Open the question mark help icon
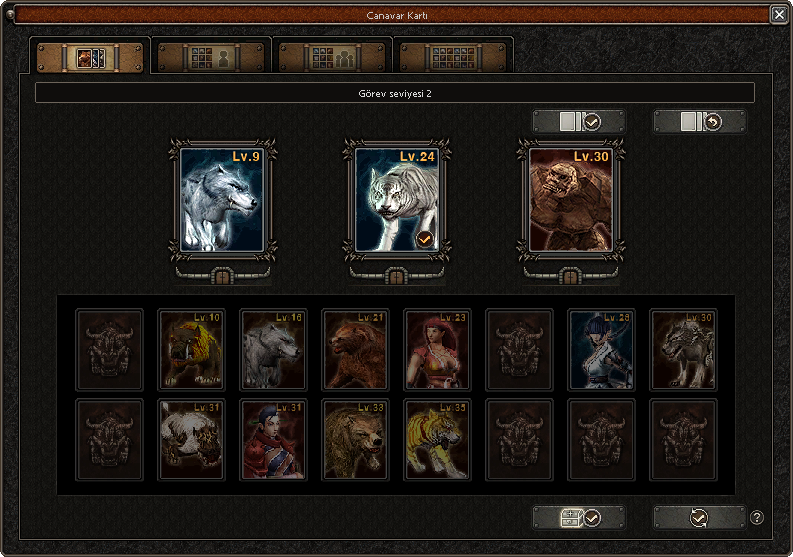The height and width of the screenshot is (557, 793). [757, 518]
